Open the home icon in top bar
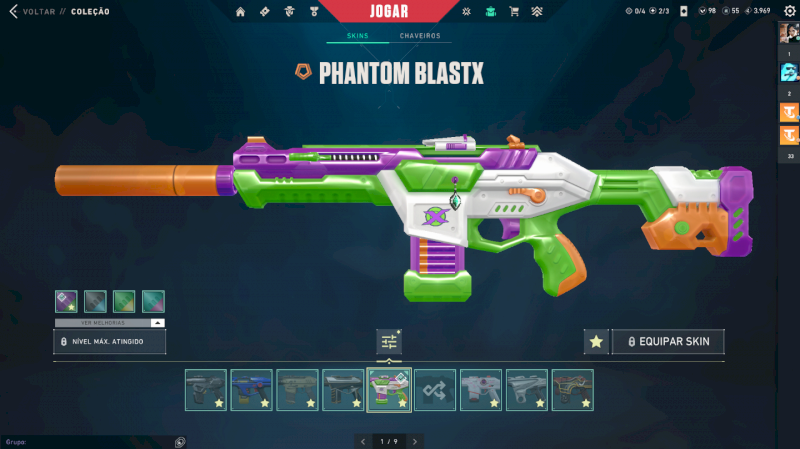Viewport: 800px width, 449px height. (240, 12)
